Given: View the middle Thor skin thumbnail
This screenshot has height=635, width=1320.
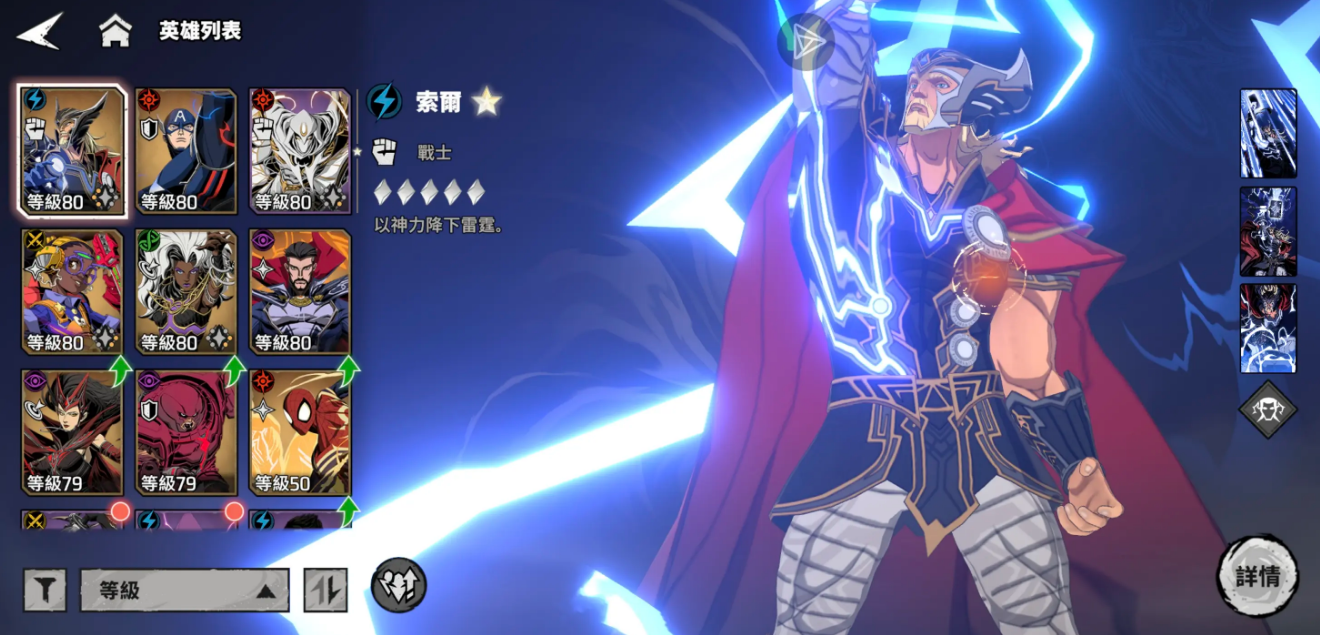Looking at the screenshot, I should pos(1268,231).
